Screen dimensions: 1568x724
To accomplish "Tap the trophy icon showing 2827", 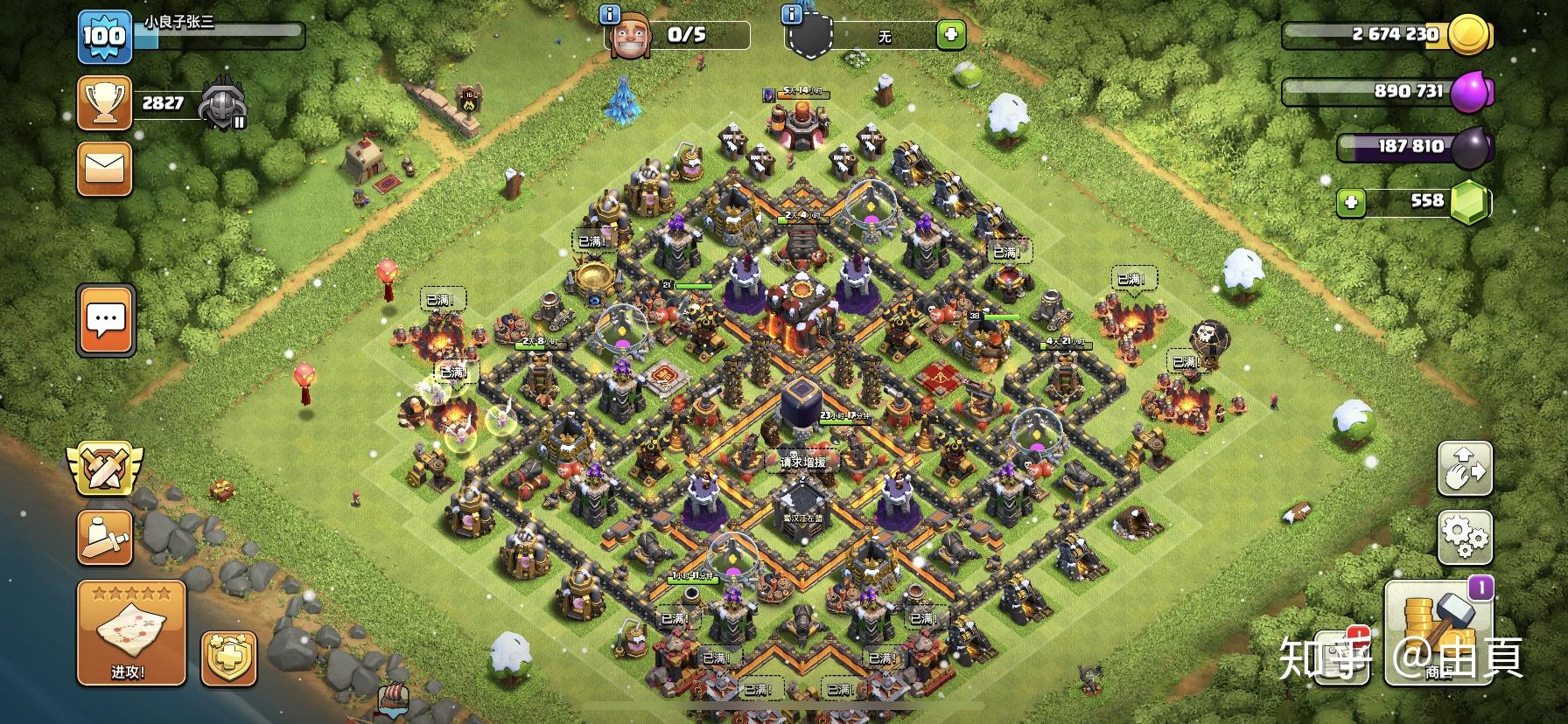I will (105, 103).
